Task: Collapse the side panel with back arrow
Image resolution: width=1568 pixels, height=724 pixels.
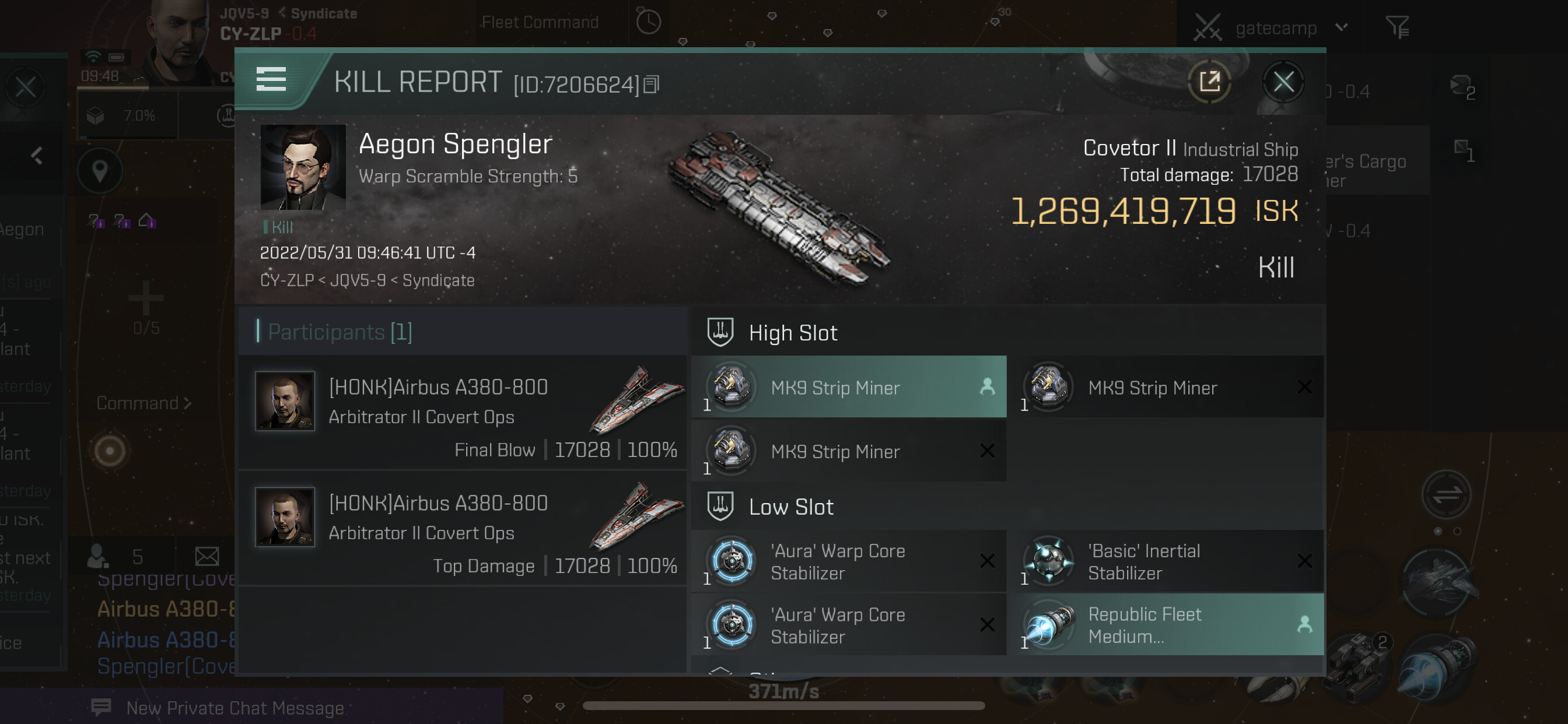Action: click(x=37, y=156)
